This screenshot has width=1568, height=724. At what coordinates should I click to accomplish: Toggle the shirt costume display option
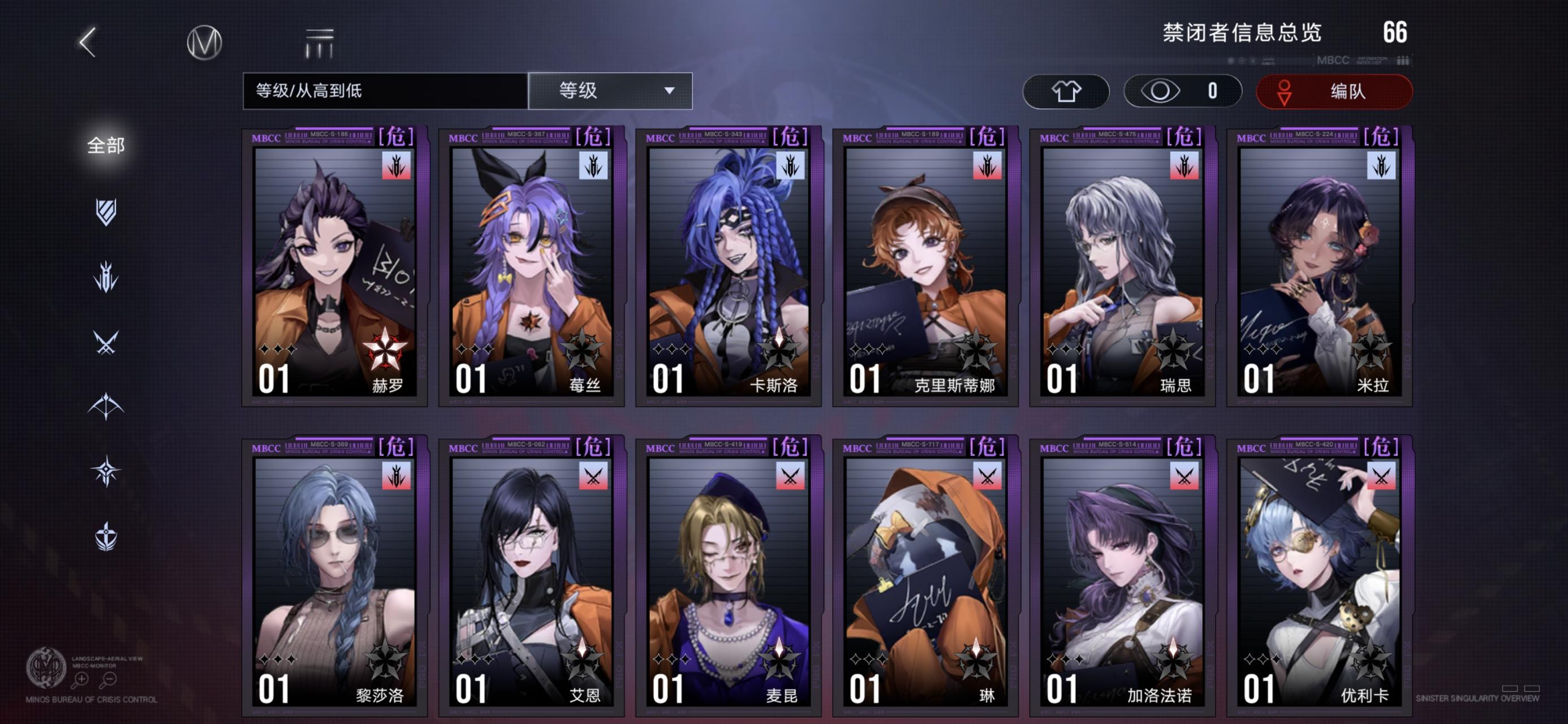click(x=1066, y=90)
